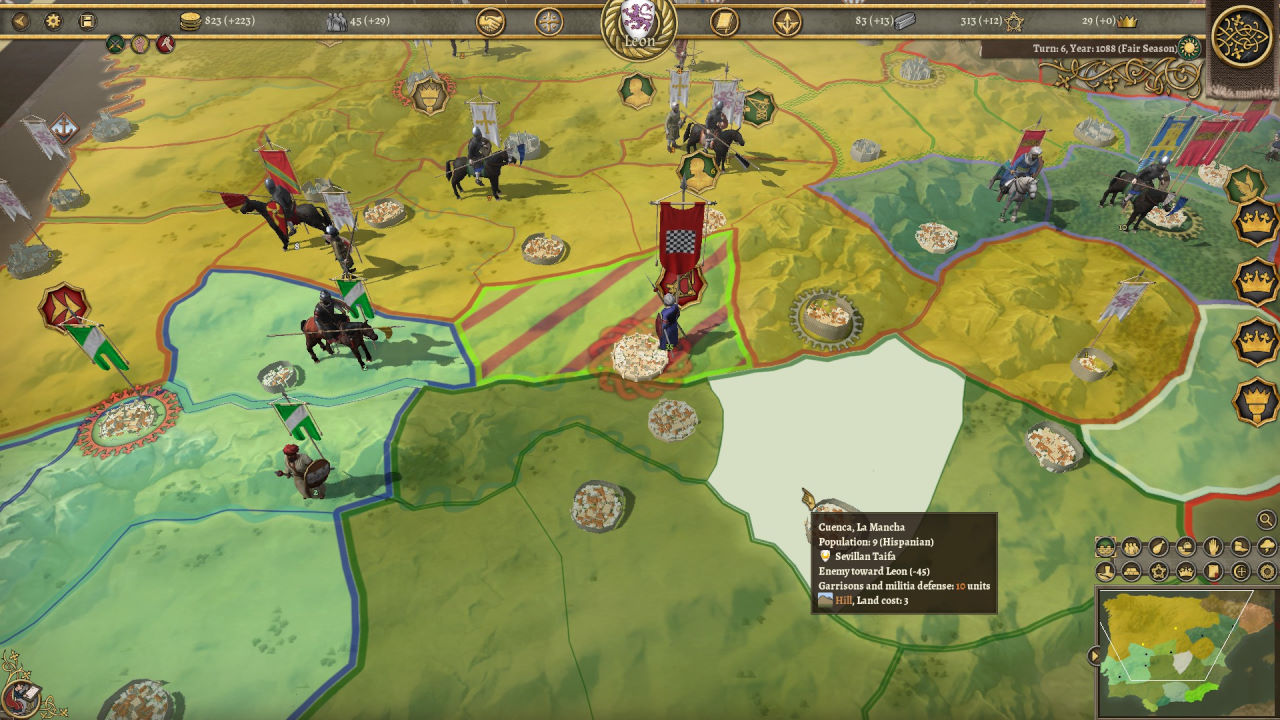This screenshot has height=720, width=1280.
Task: Switch to the population map mode
Action: (x=1132, y=547)
